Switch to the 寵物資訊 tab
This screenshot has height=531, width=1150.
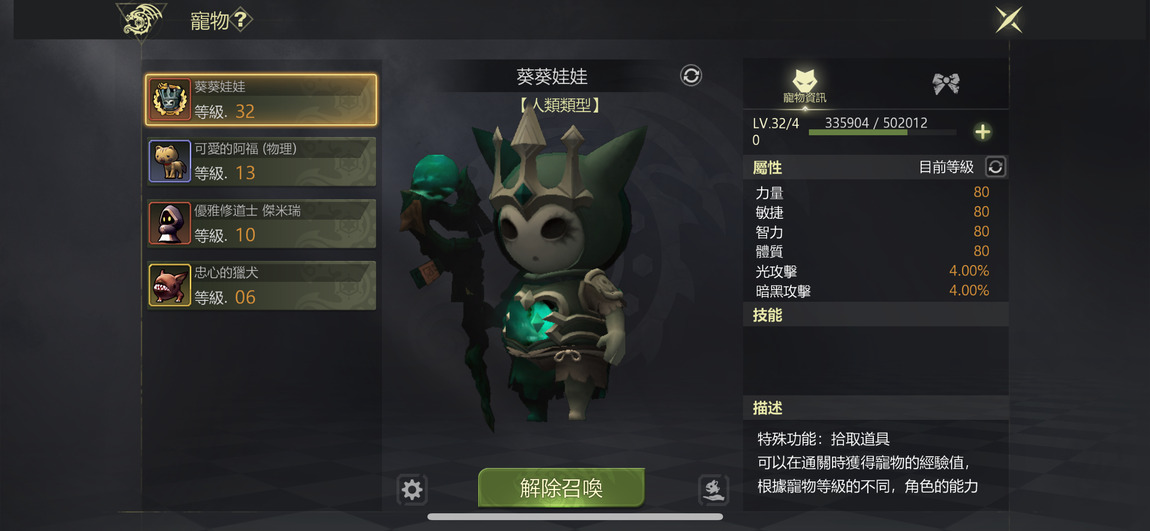[x=805, y=84]
